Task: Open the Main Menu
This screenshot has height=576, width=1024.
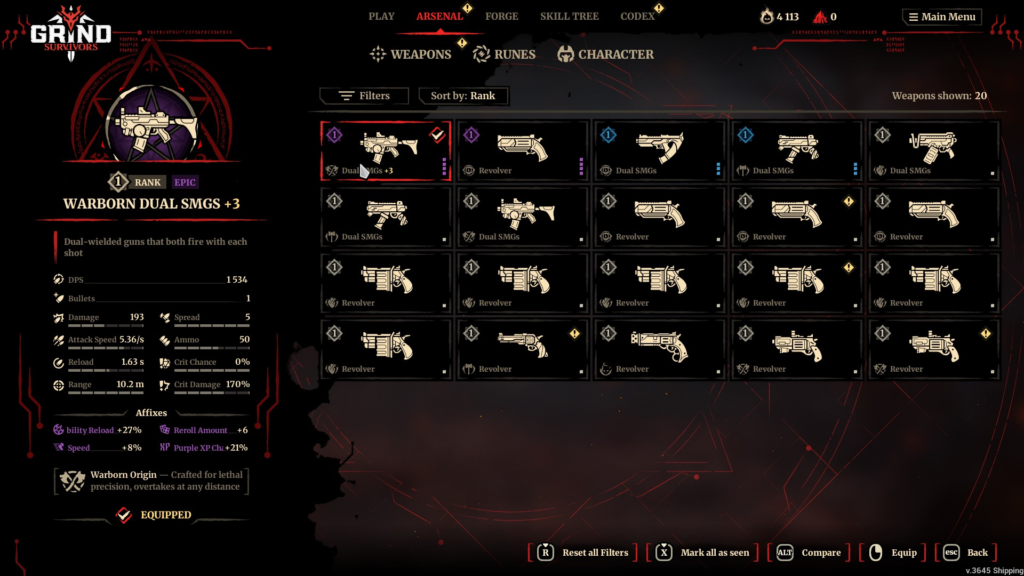Action: click(x=942, y=17)
